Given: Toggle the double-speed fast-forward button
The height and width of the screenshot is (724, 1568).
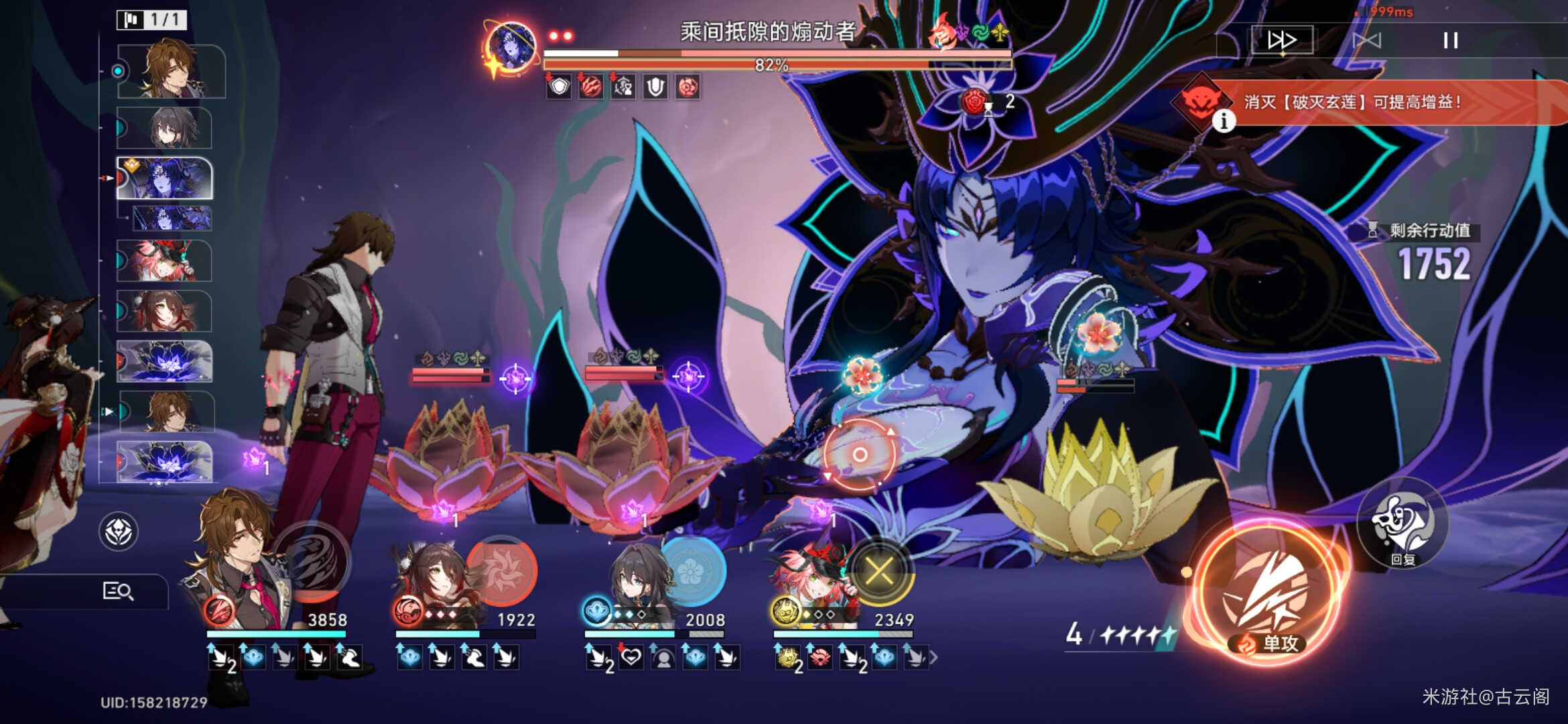Looking at the screenshot, I should pos(1281,40).
